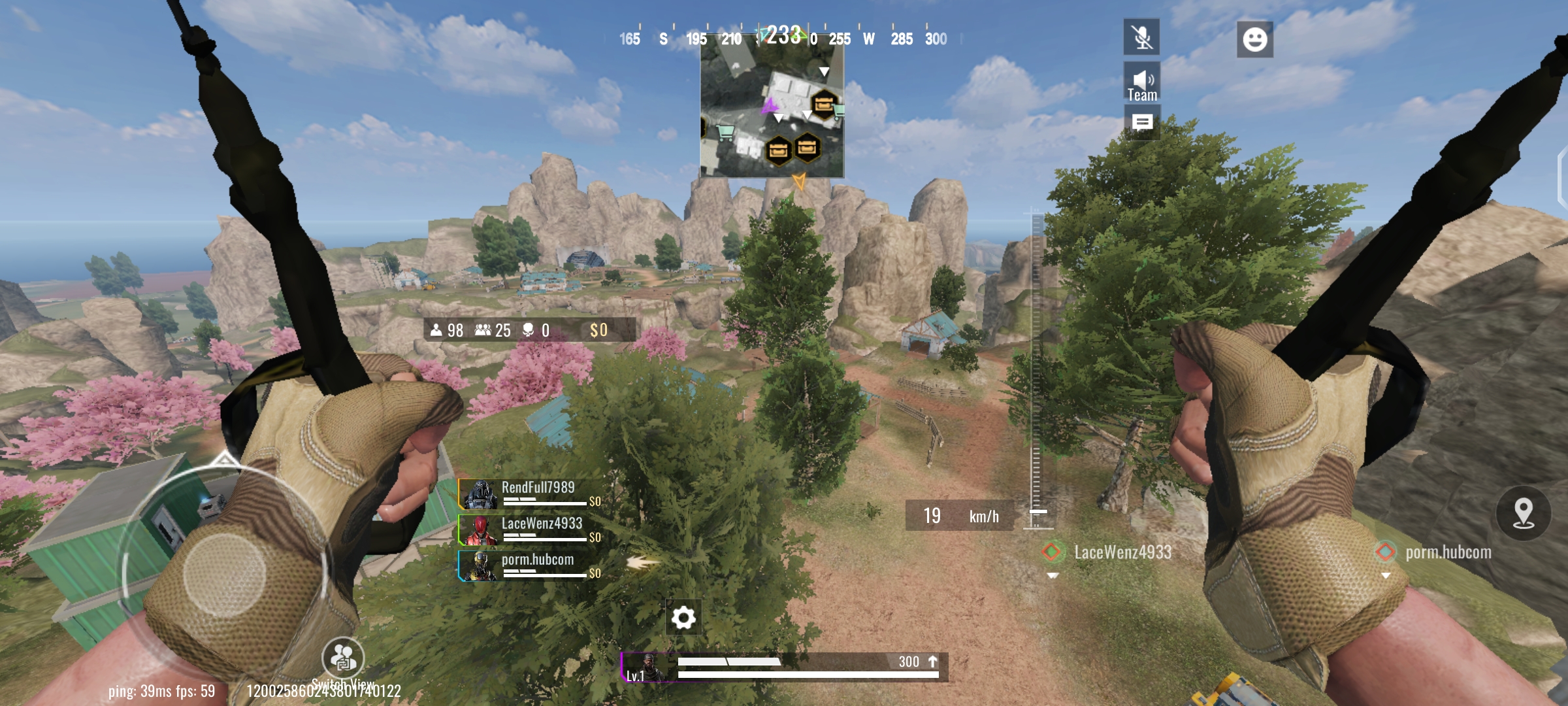Expand the minimap

[772, 111]
